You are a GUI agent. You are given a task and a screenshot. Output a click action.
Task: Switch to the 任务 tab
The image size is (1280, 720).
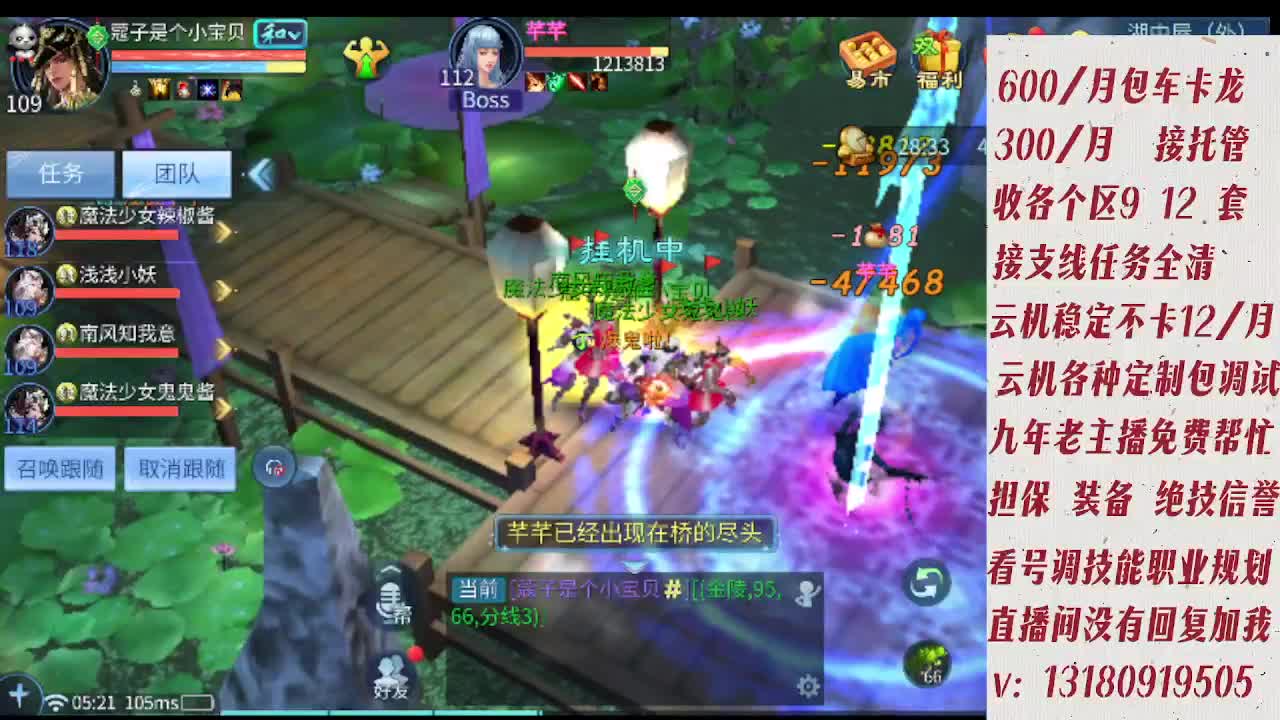tap(60, 173)
